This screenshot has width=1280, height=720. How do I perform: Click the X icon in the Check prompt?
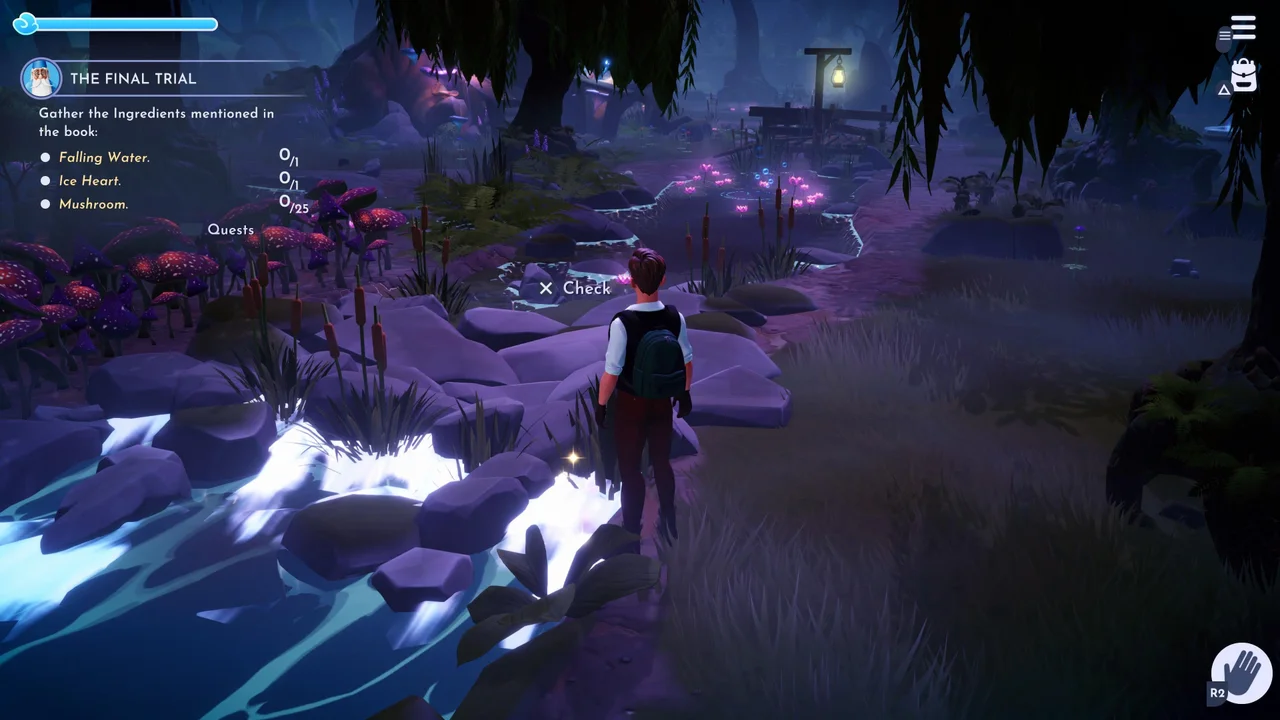click(545, 288)
